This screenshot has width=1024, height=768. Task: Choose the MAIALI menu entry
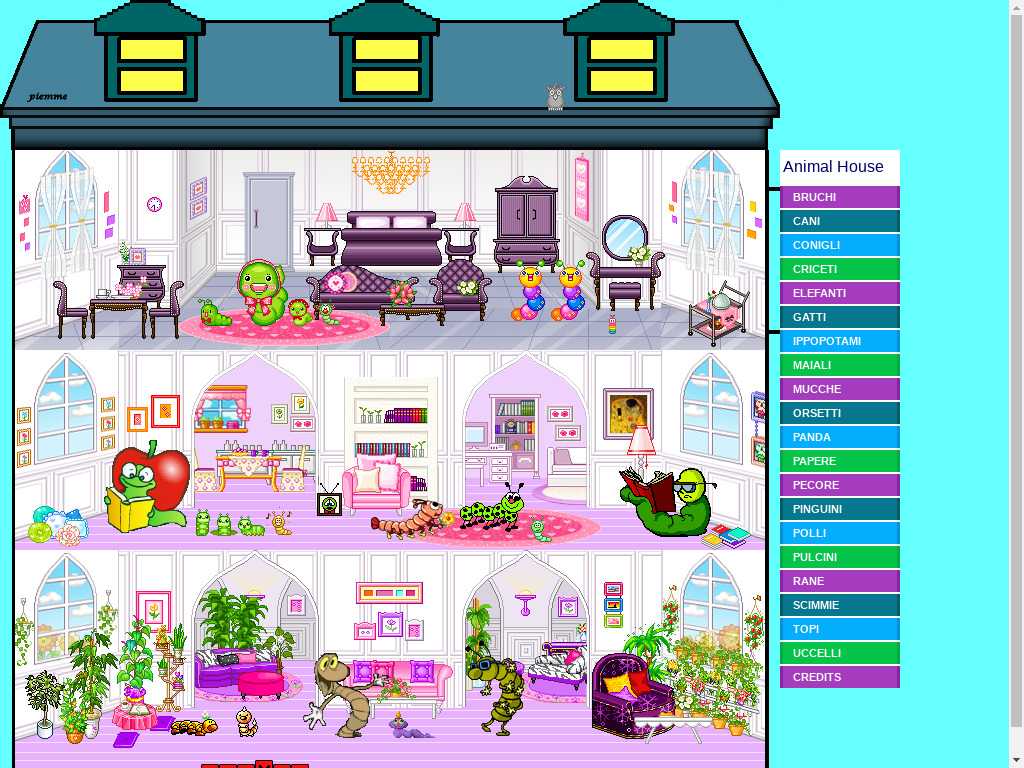pos(839,365)
